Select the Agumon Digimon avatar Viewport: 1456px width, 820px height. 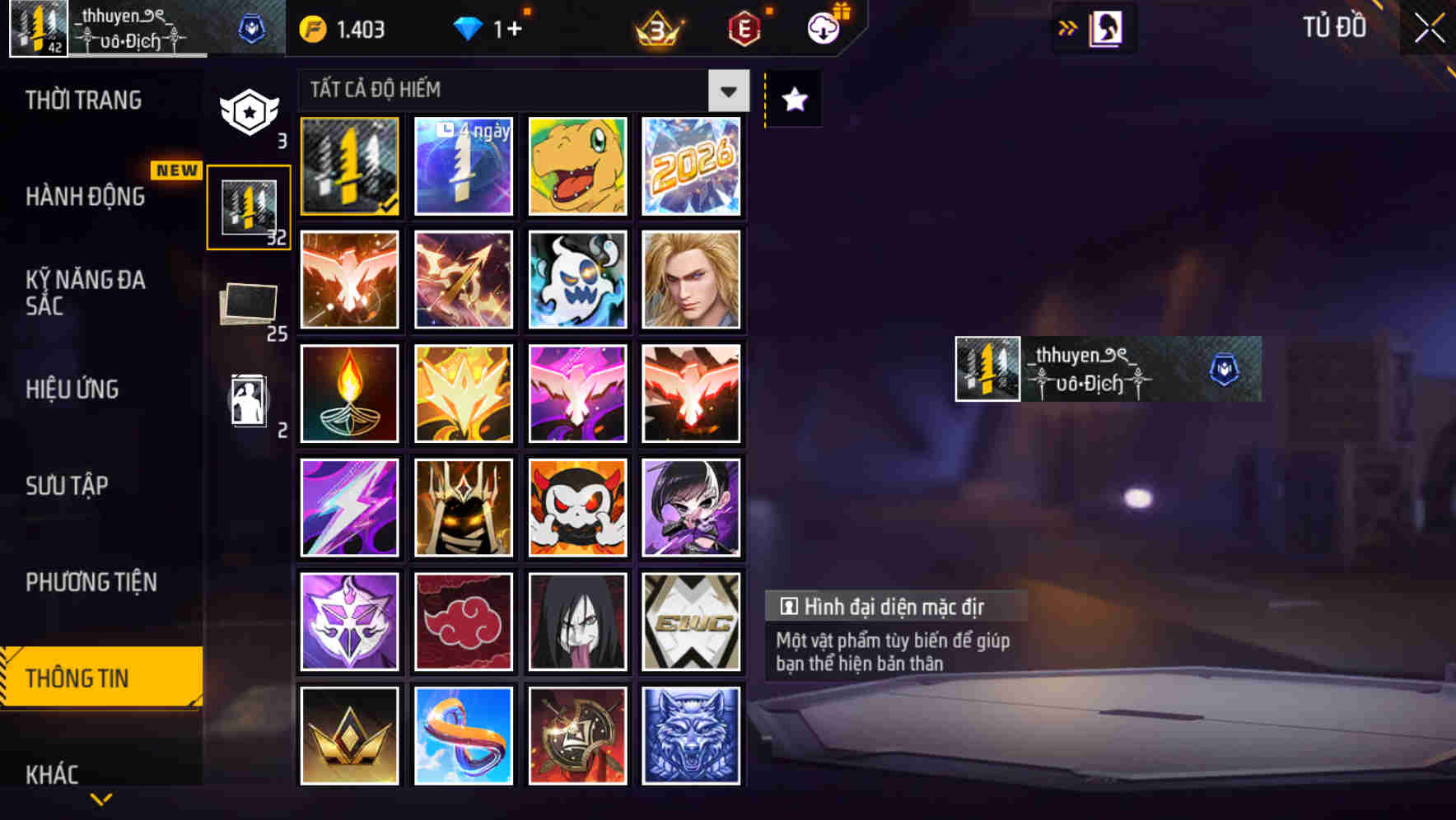click(x=577, y=166)
